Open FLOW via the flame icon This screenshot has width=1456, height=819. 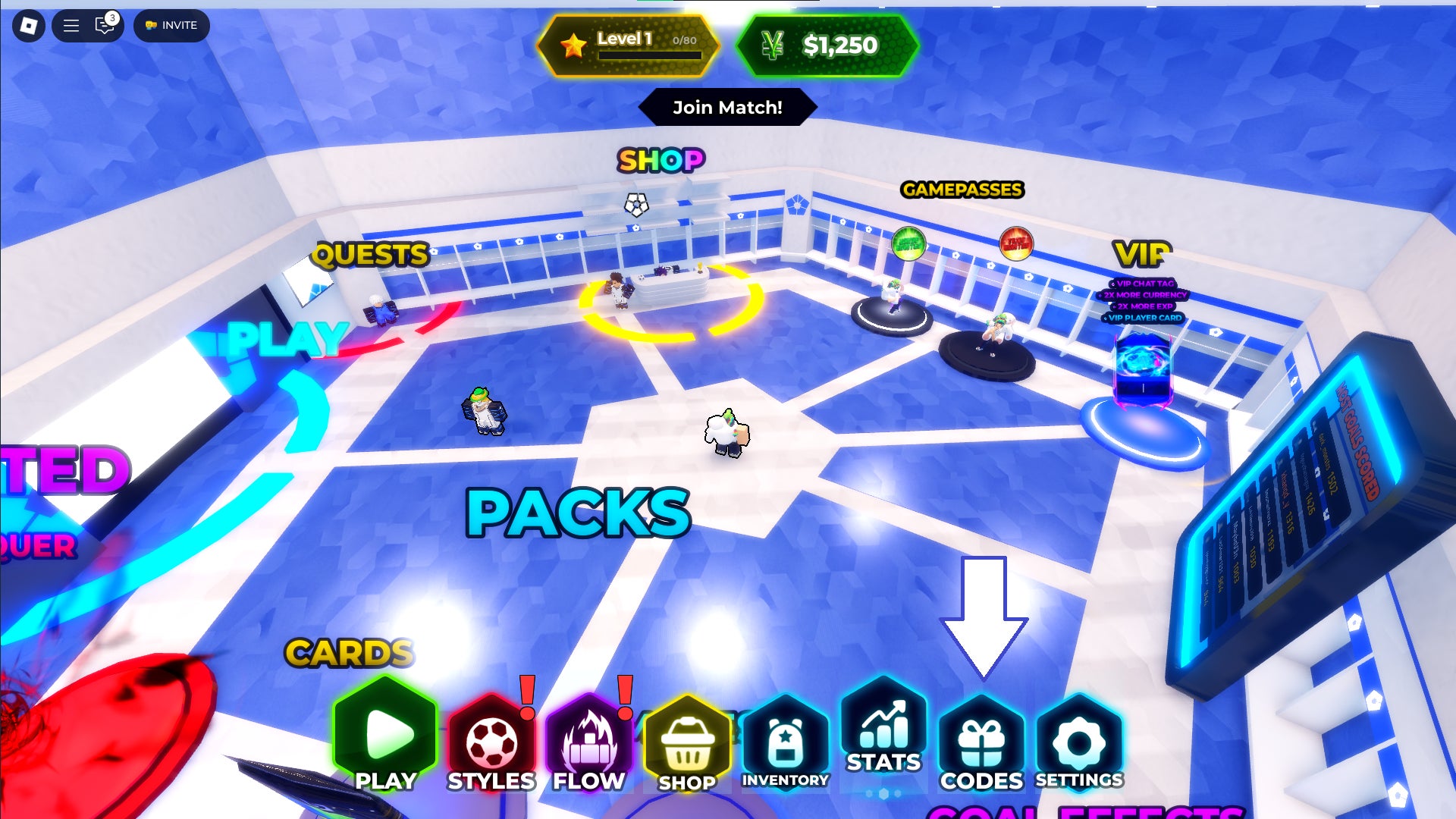click(588, 739)
